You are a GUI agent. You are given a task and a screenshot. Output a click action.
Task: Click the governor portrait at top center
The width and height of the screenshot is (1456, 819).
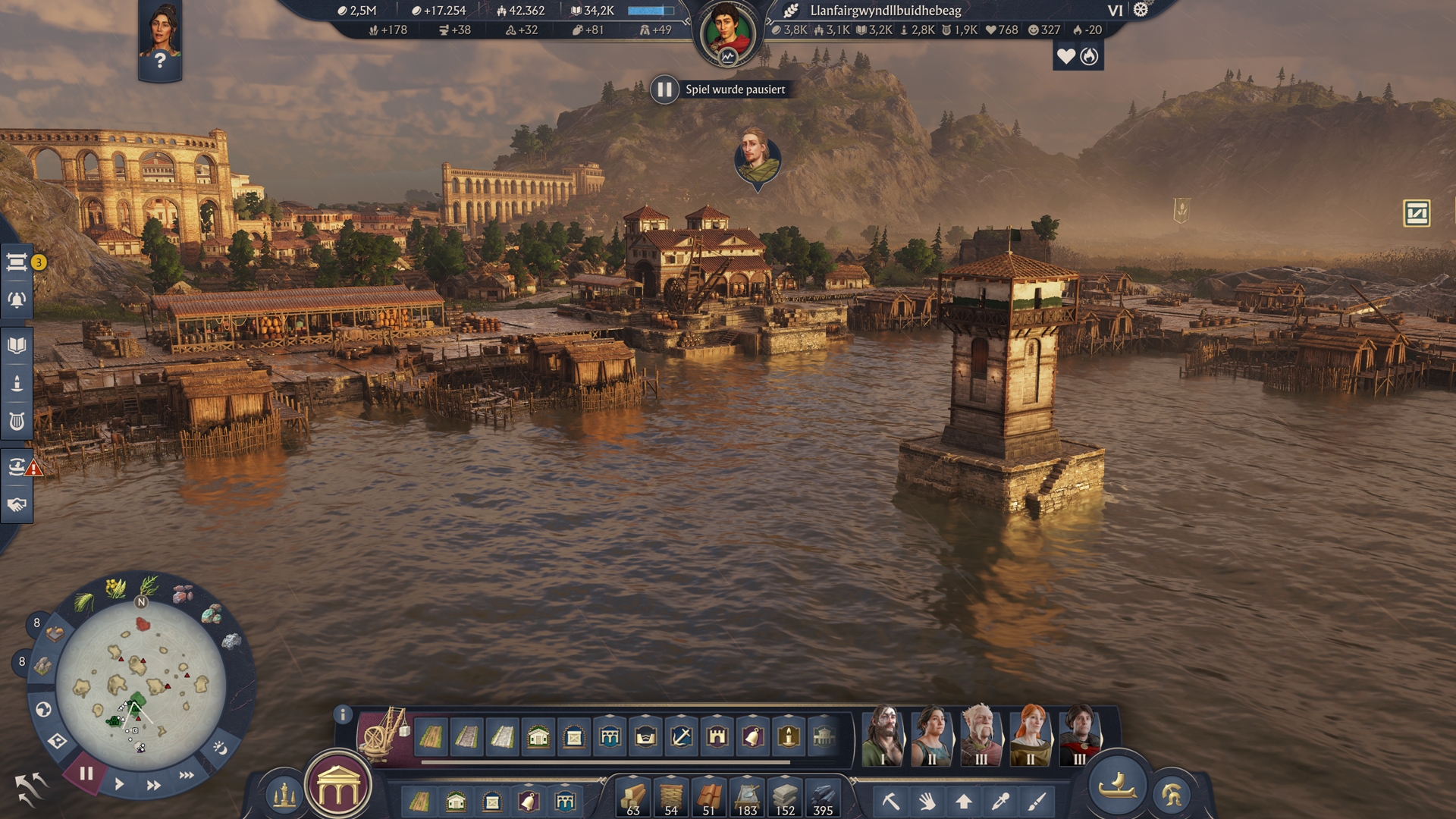(728, 33)
